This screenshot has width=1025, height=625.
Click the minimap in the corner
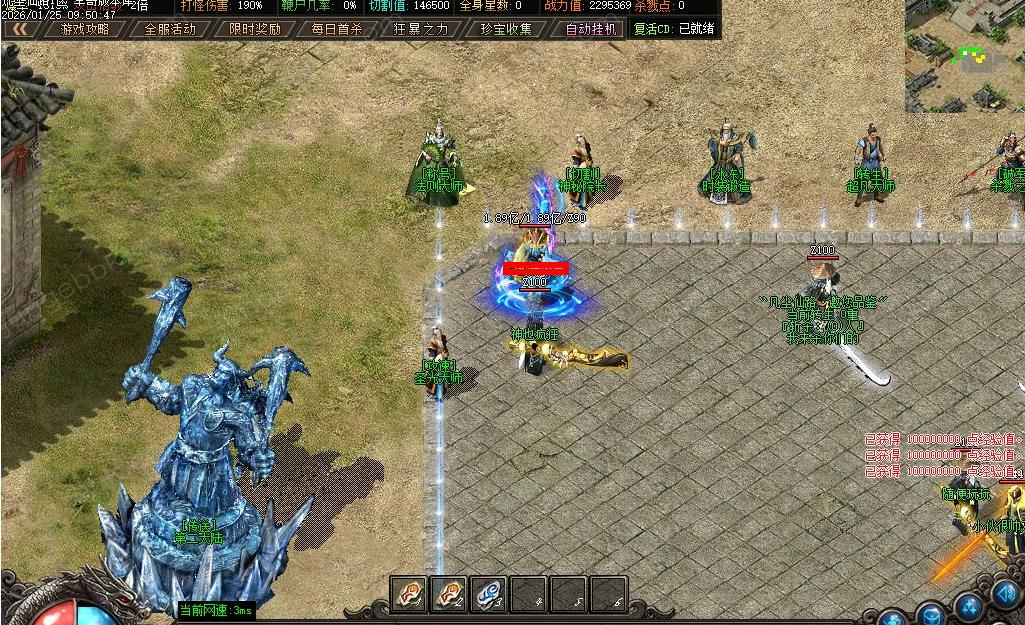tap(964, 55)
